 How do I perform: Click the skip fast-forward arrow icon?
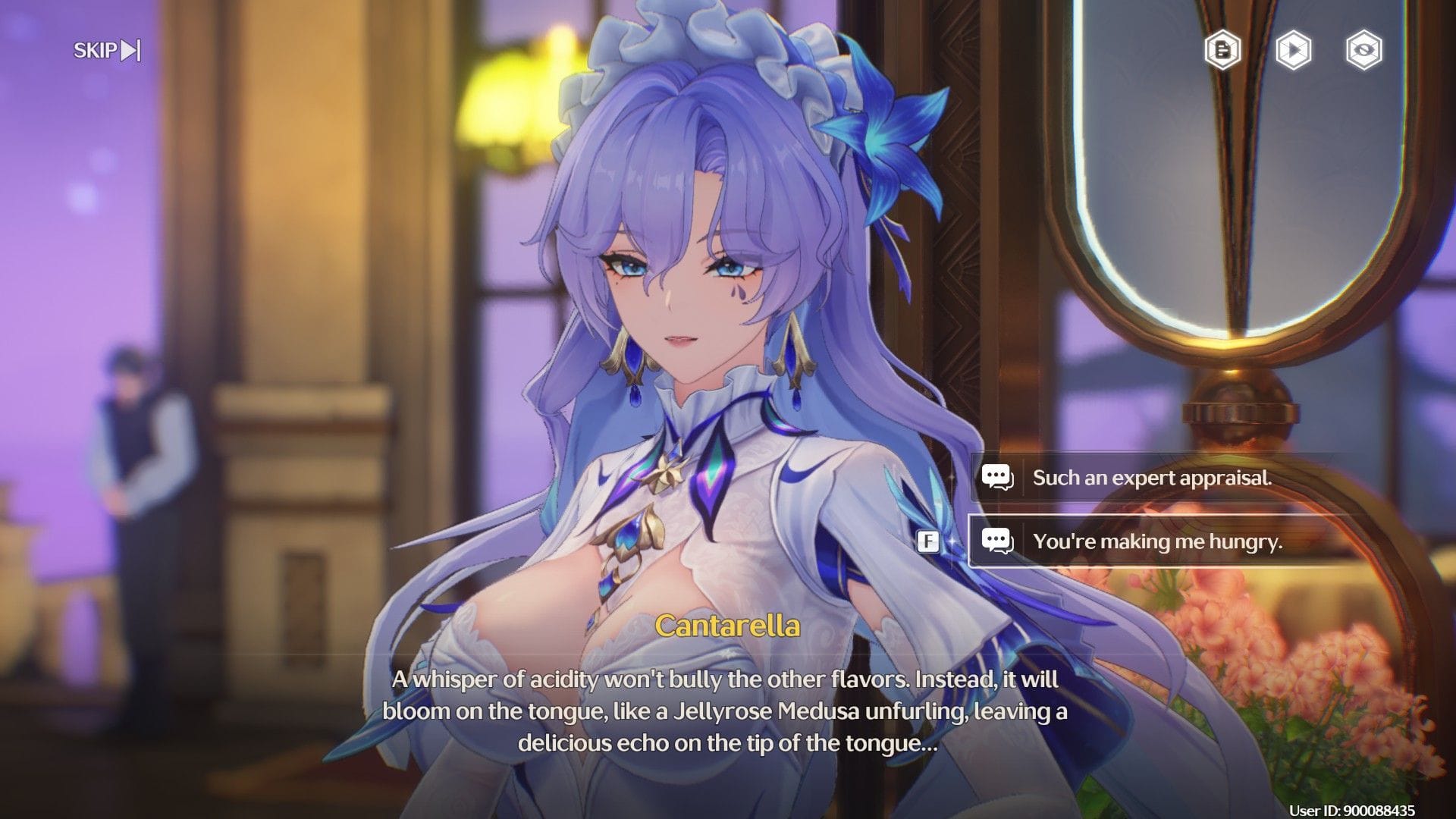(x=129, y=50)
